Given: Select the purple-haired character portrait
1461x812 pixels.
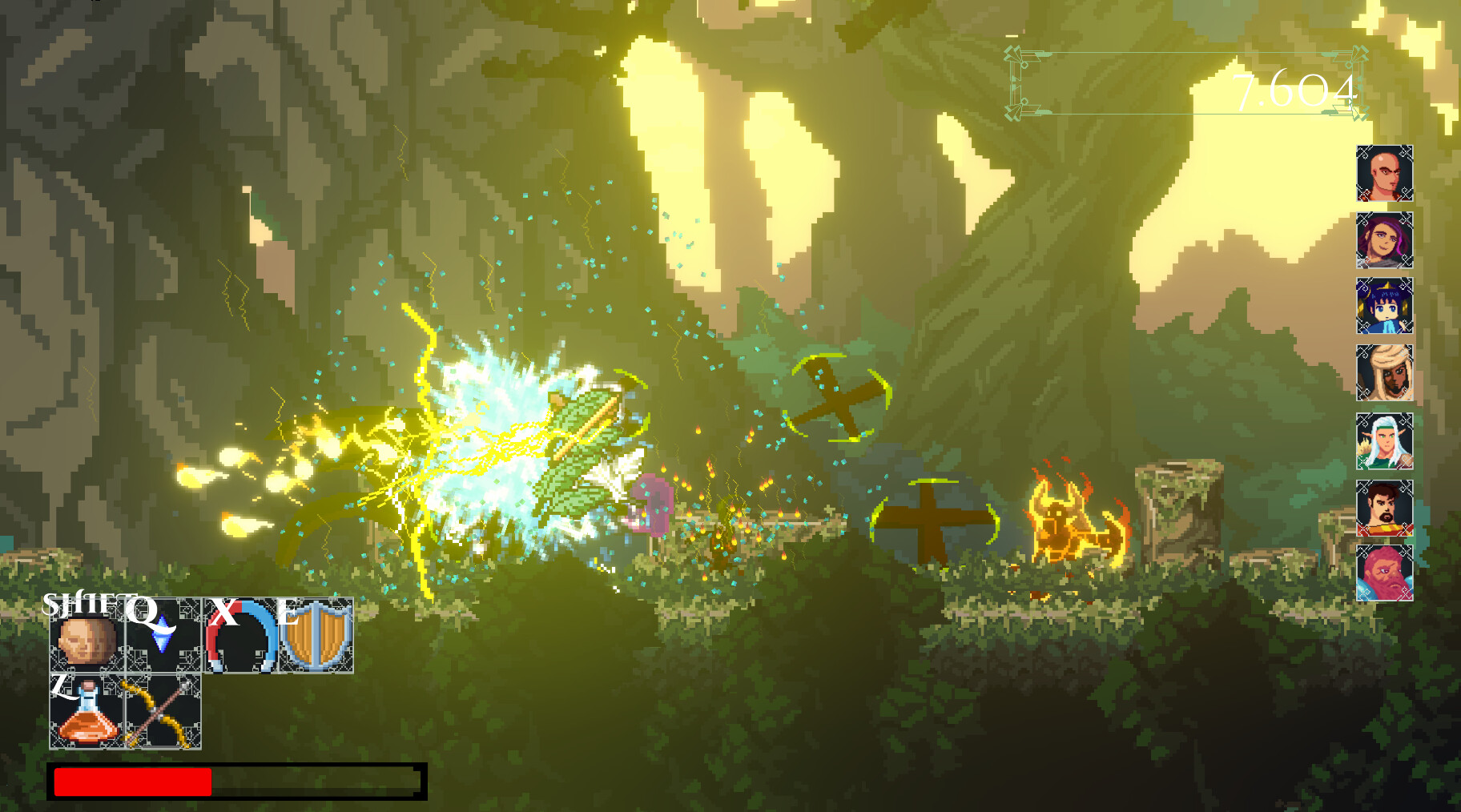Looking at the screenshot, I should [x=1383, y=239].
